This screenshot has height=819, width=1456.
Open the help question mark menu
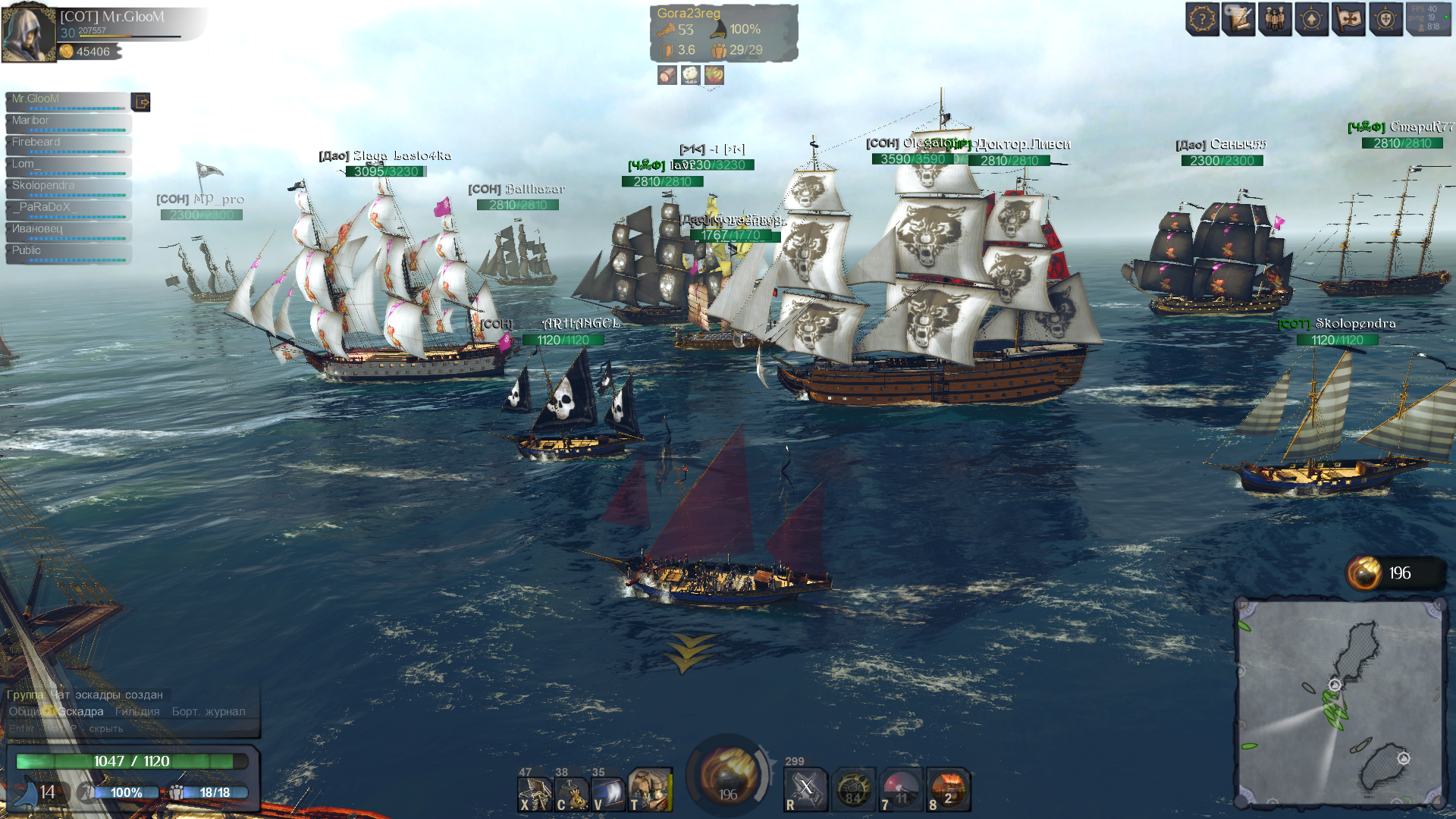(x=1202, y=20)
